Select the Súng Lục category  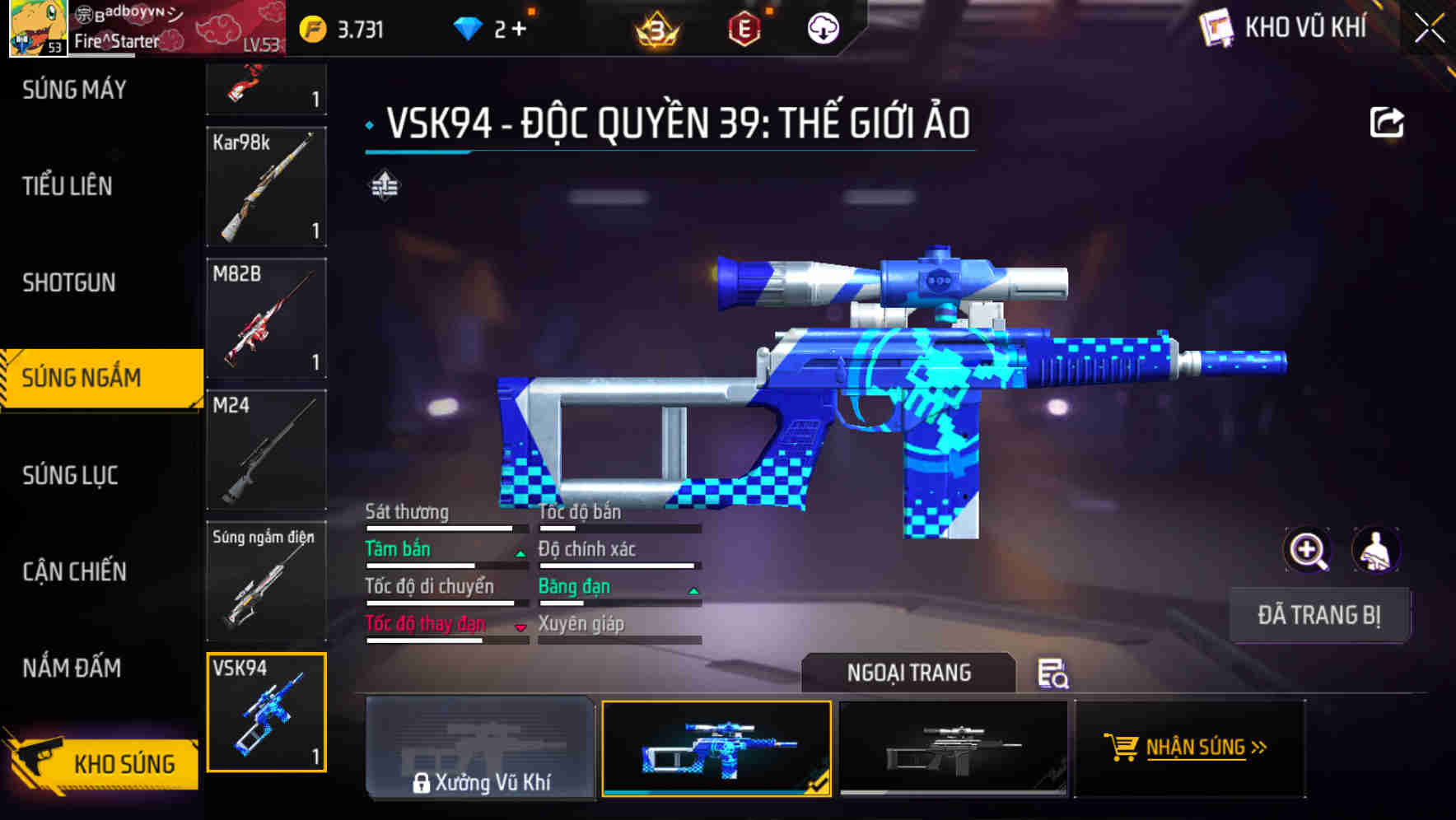[70, 475]
